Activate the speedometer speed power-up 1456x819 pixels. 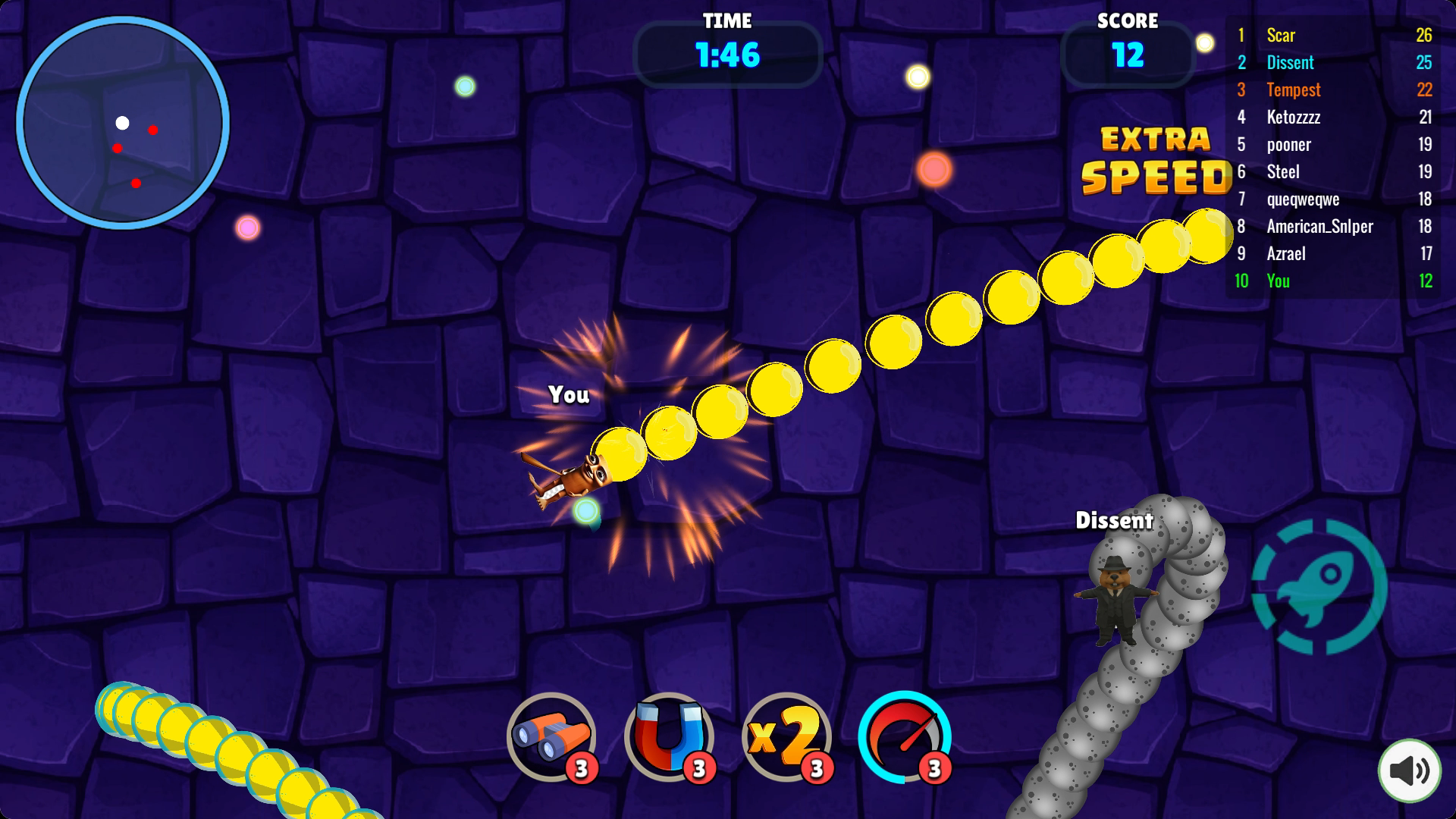pos(904,736)
